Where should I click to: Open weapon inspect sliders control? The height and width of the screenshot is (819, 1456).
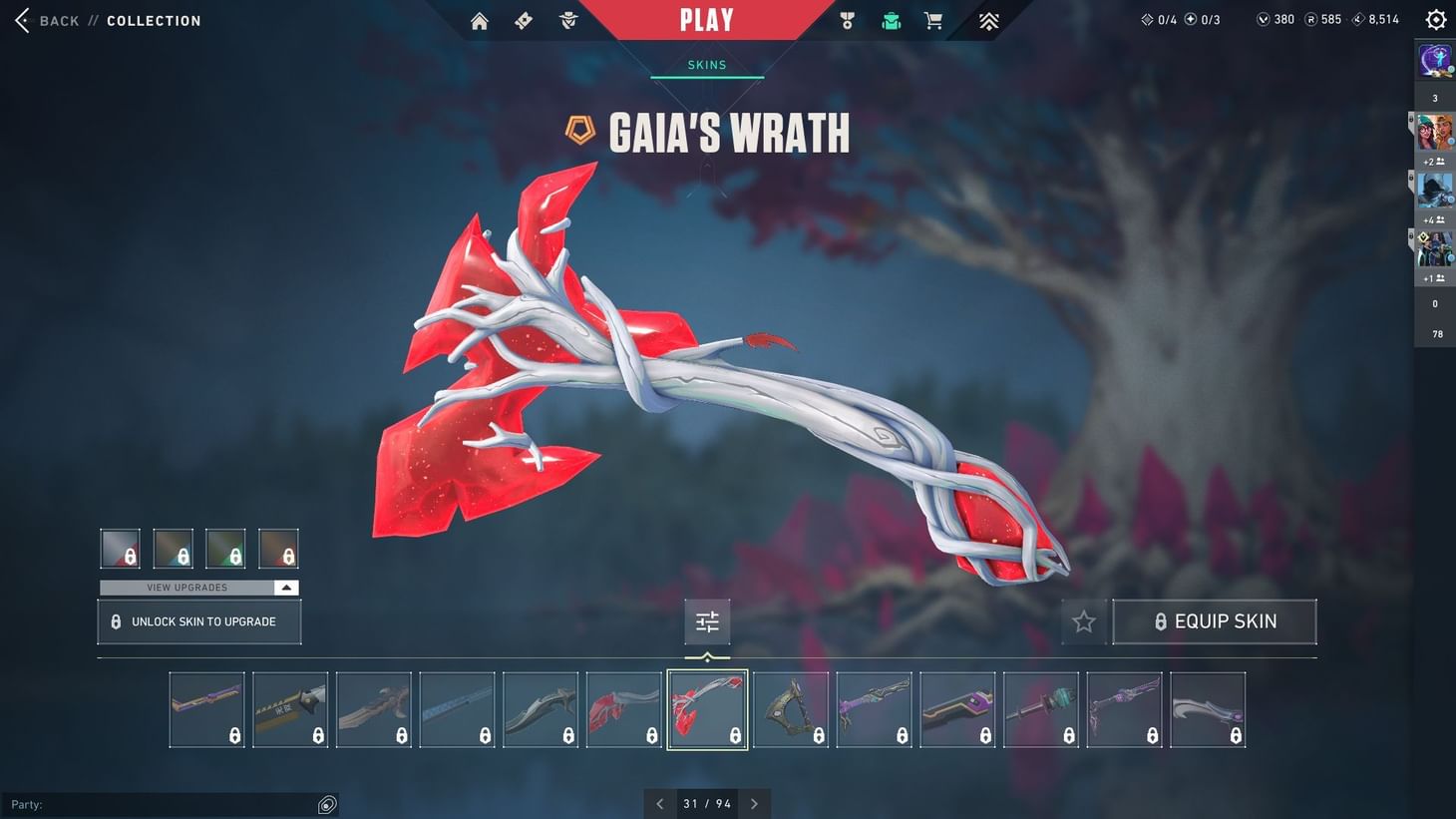(707, 620)
